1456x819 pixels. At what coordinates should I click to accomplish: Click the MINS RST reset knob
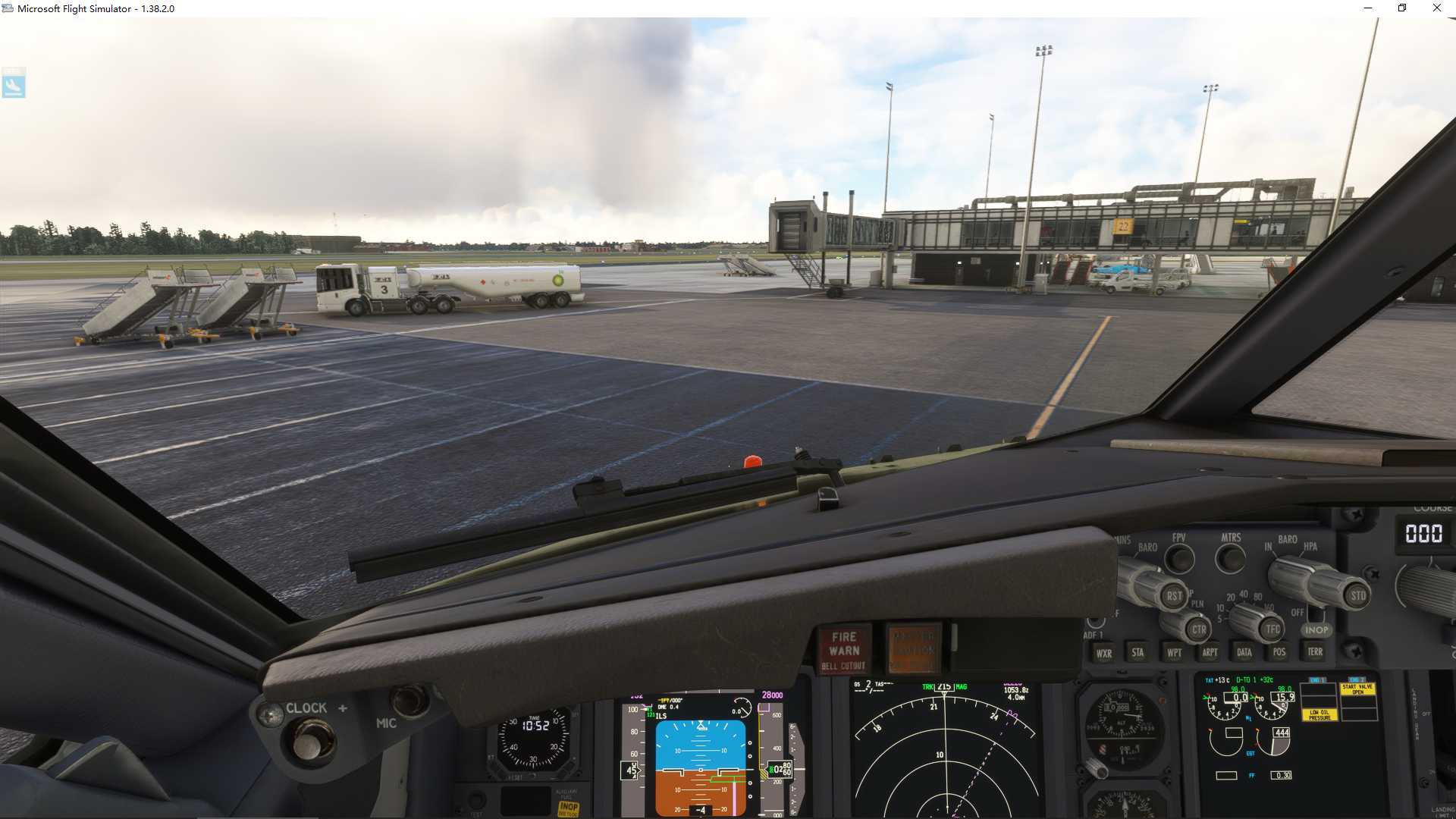1174,595
